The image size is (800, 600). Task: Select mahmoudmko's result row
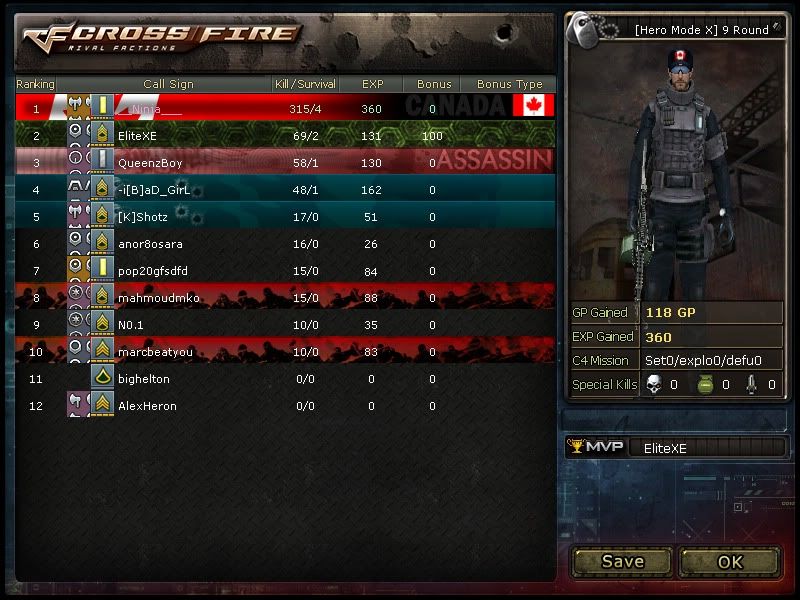pos(285,297)
